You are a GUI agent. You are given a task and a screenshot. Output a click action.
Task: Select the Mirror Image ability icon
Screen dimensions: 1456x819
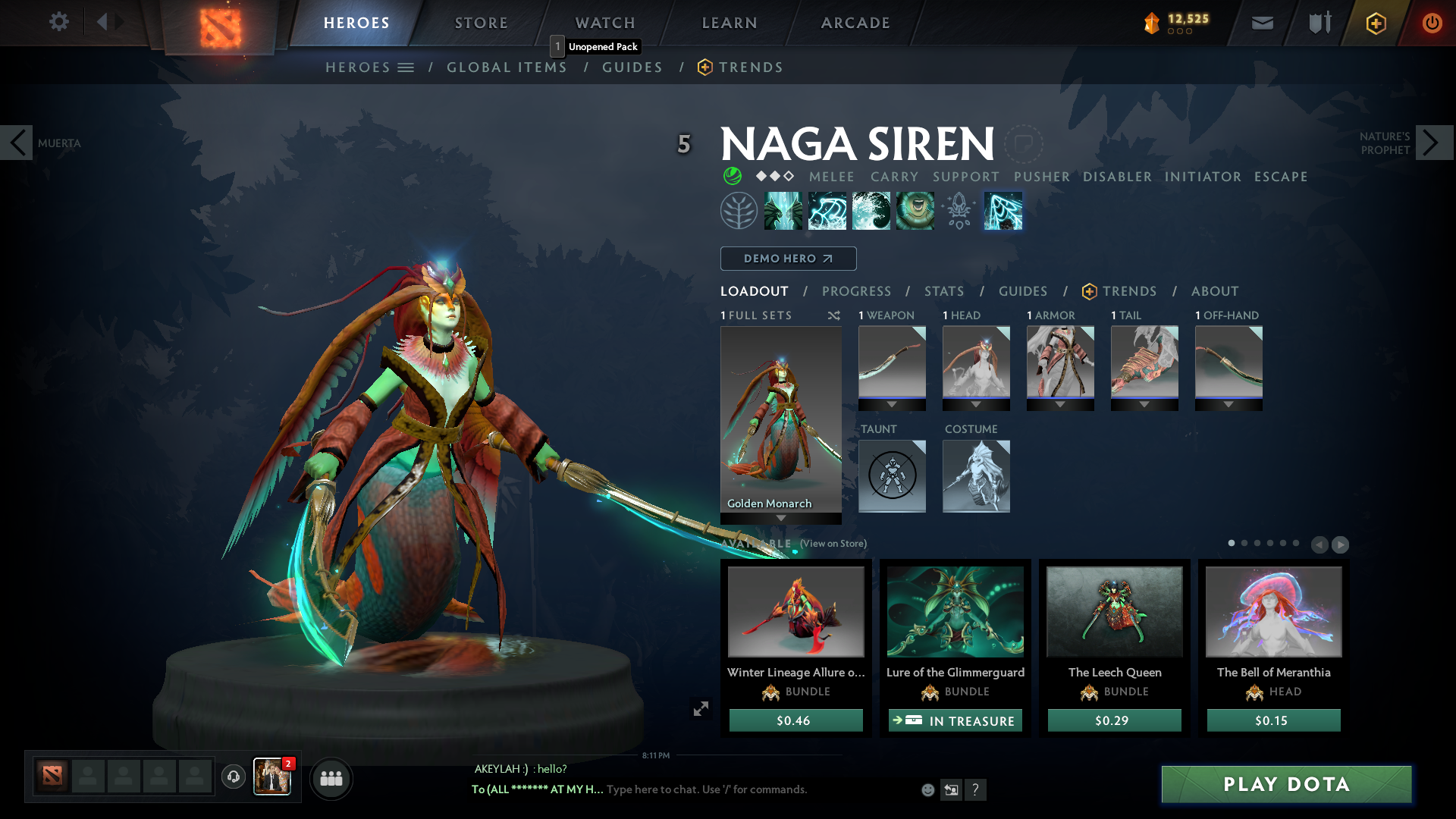coord(783,211)
